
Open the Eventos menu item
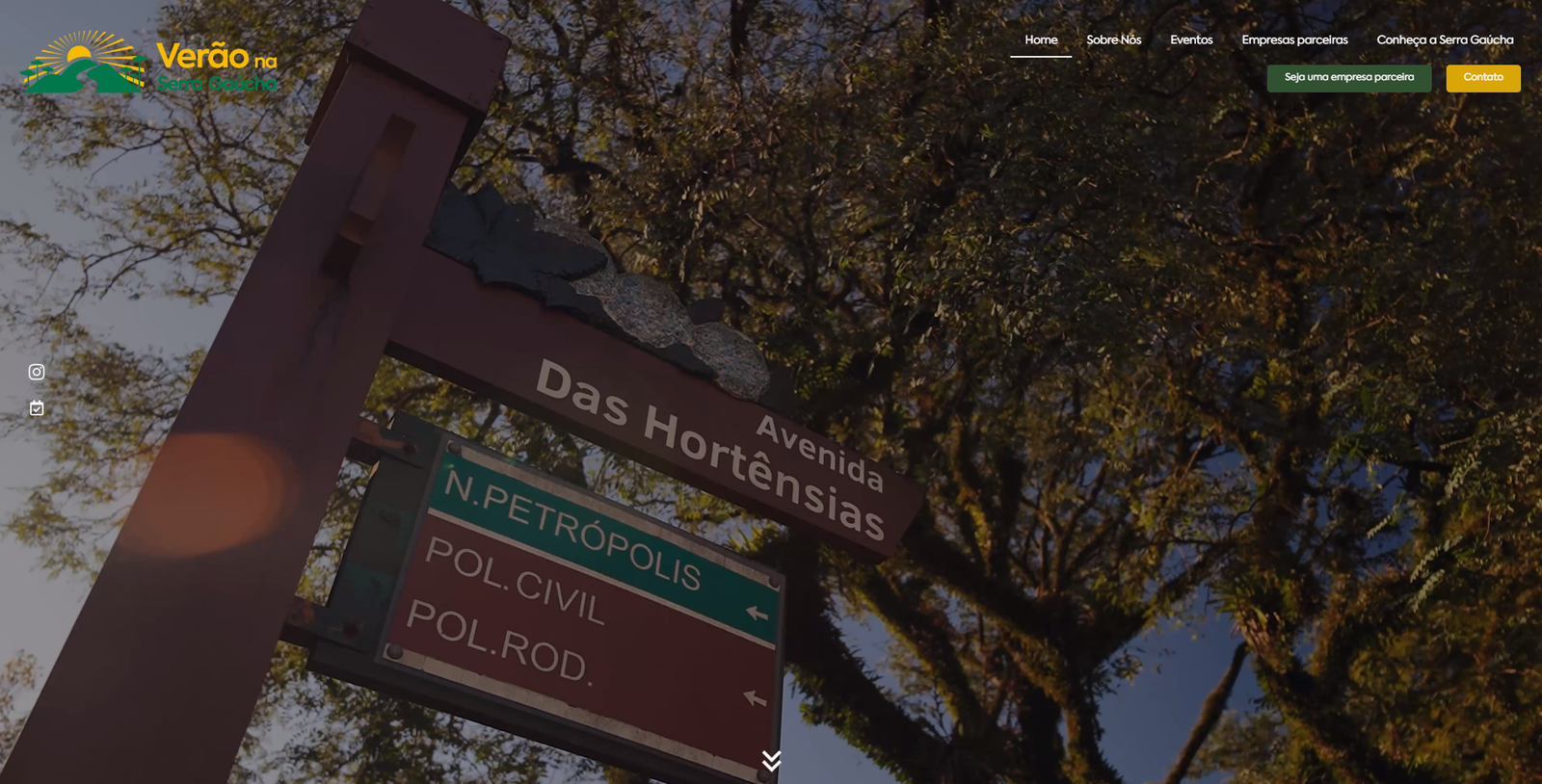coord(1191,40)
